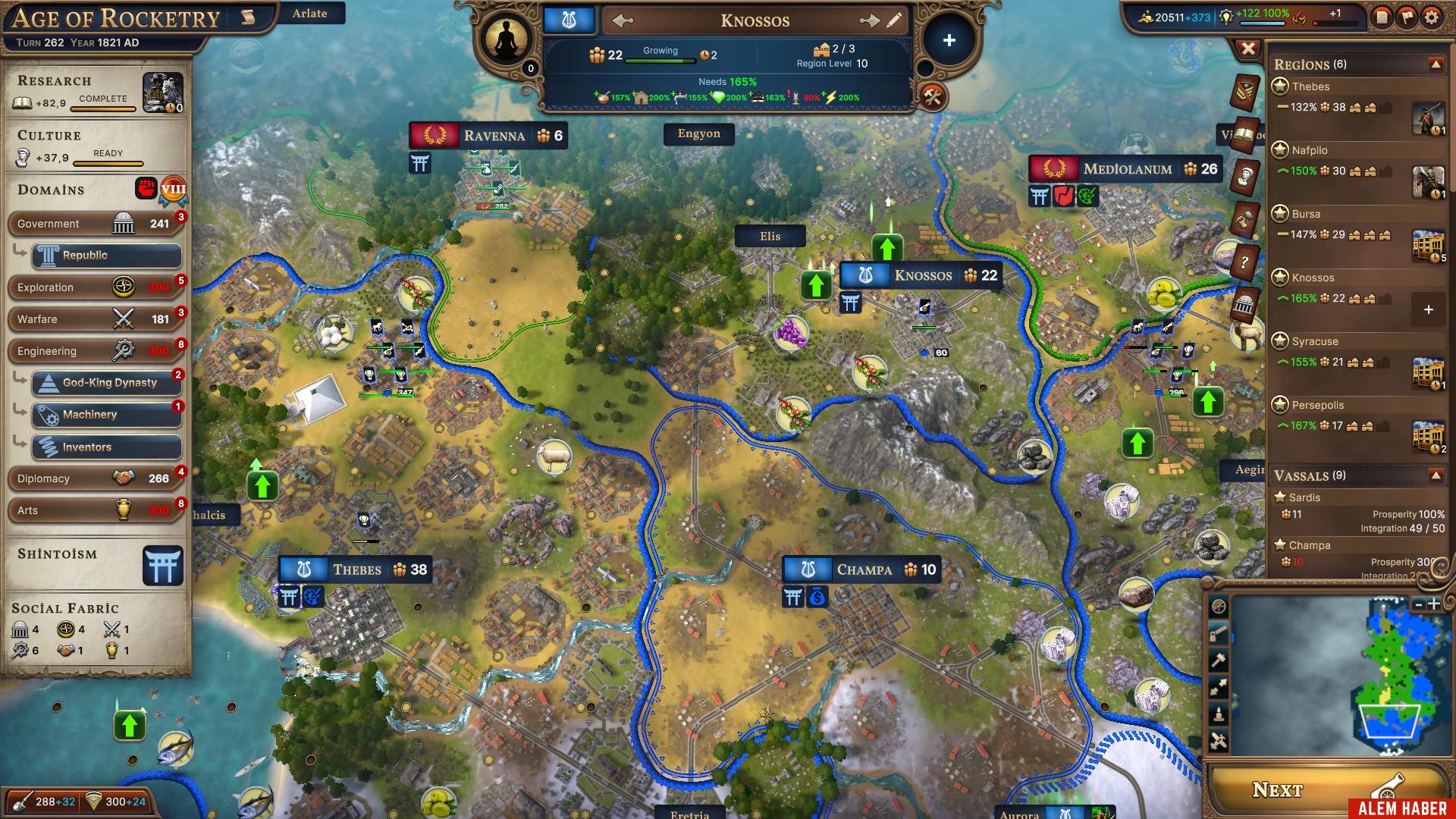Screen dimensions: 1456x819
Task: Collapse the Regions list section
Action: pos(1436,64)
